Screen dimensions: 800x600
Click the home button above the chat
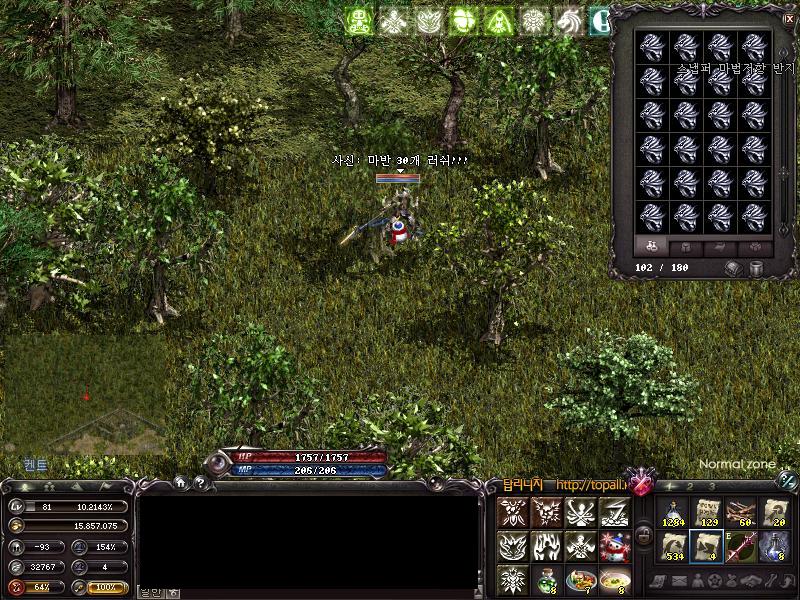tap(181, 482)
